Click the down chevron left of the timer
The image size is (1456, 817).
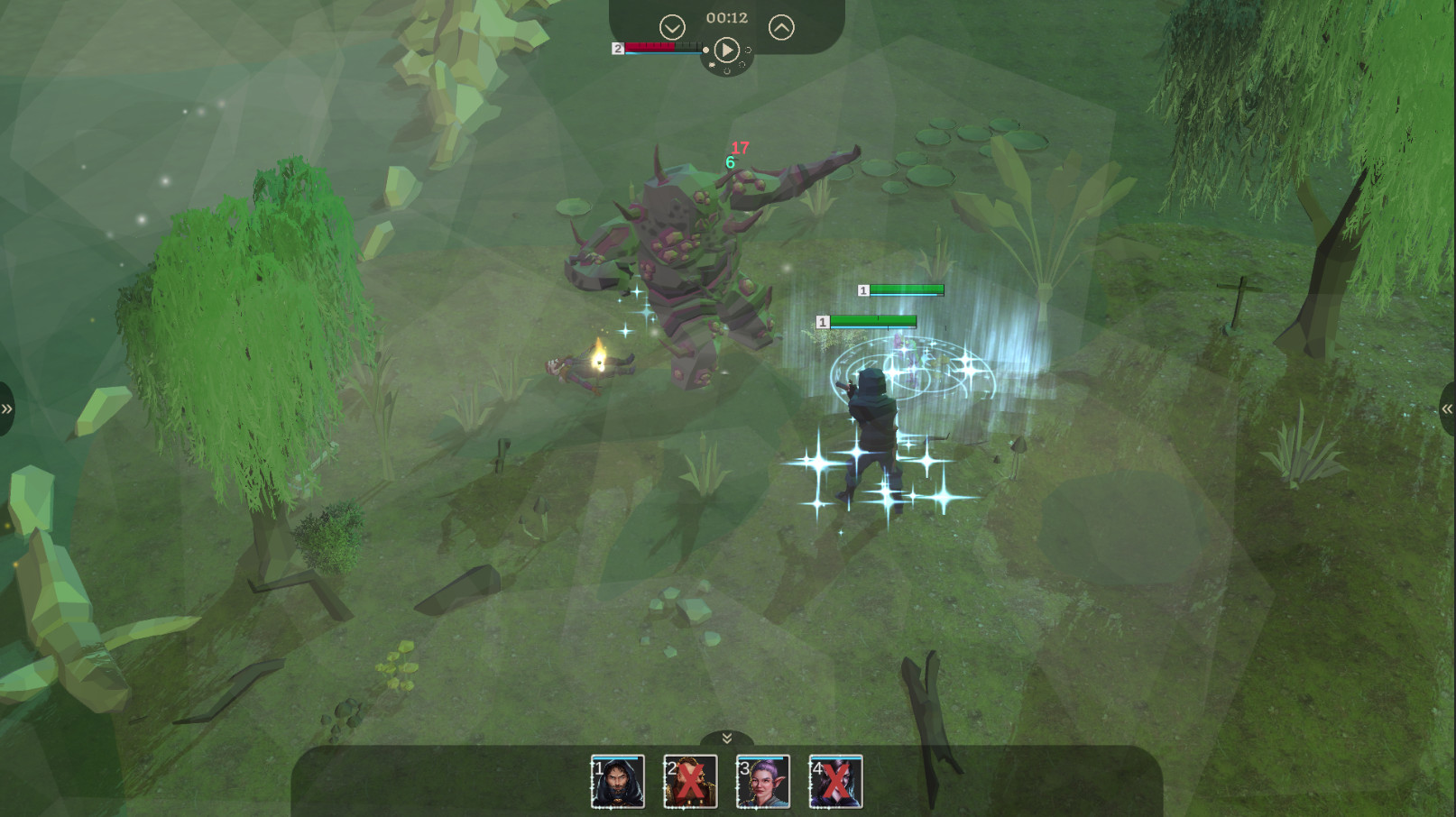(x=671, y=27)
